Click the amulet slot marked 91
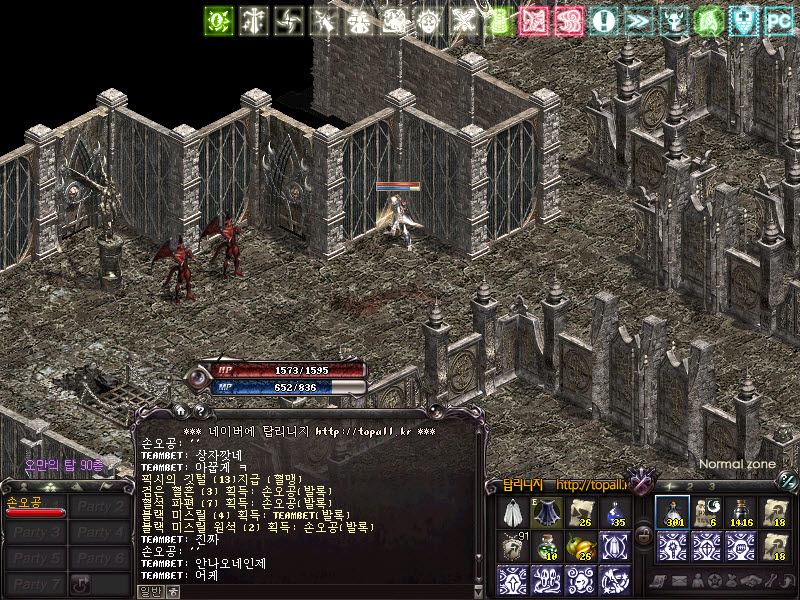This screenshot has width=800, height=600. (514, 546)
